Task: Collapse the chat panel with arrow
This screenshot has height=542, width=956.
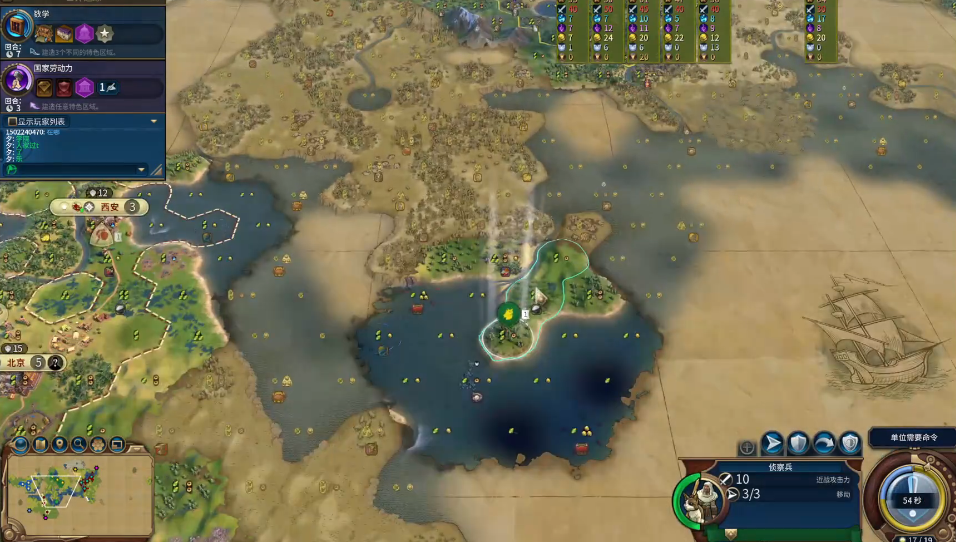Action: pos(153,121)
